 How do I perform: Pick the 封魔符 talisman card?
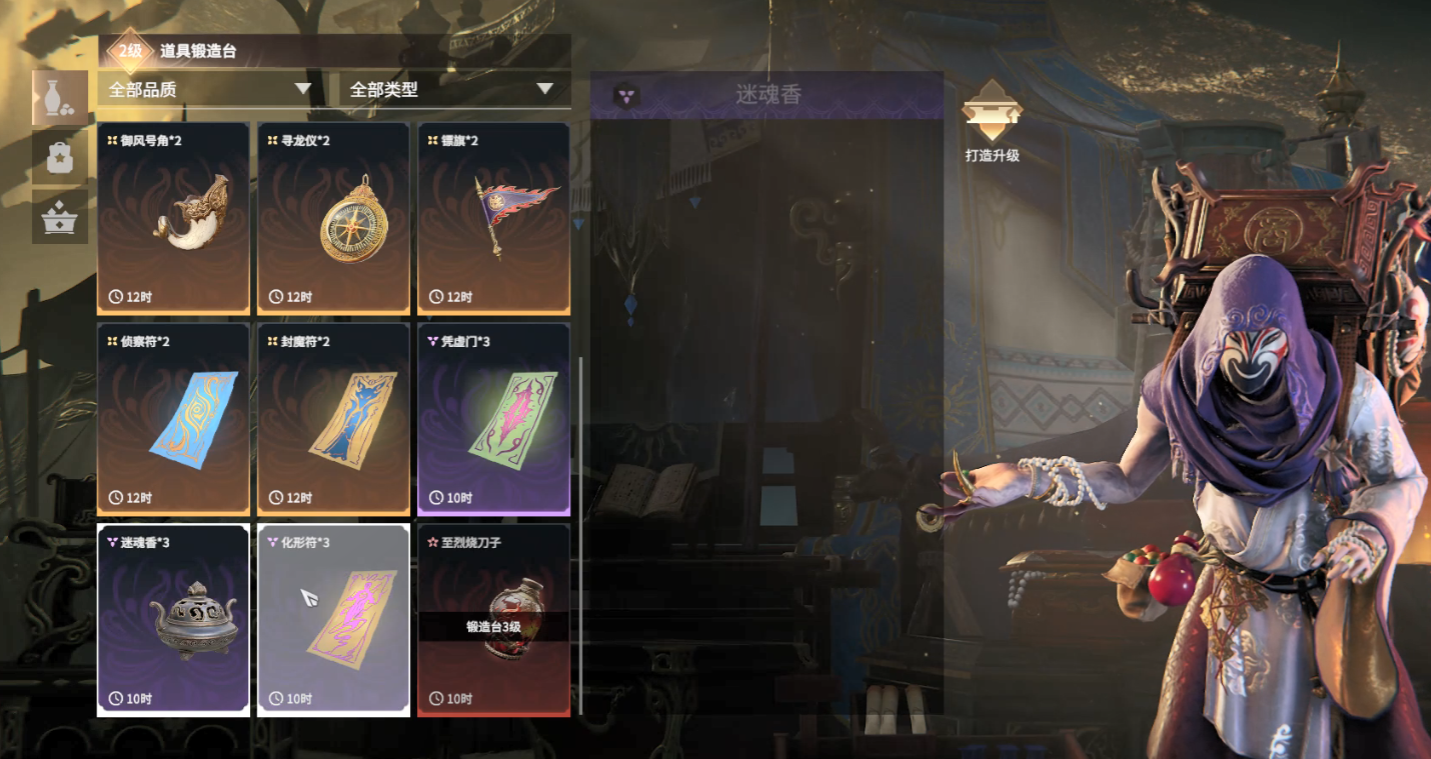pos(333,419)
